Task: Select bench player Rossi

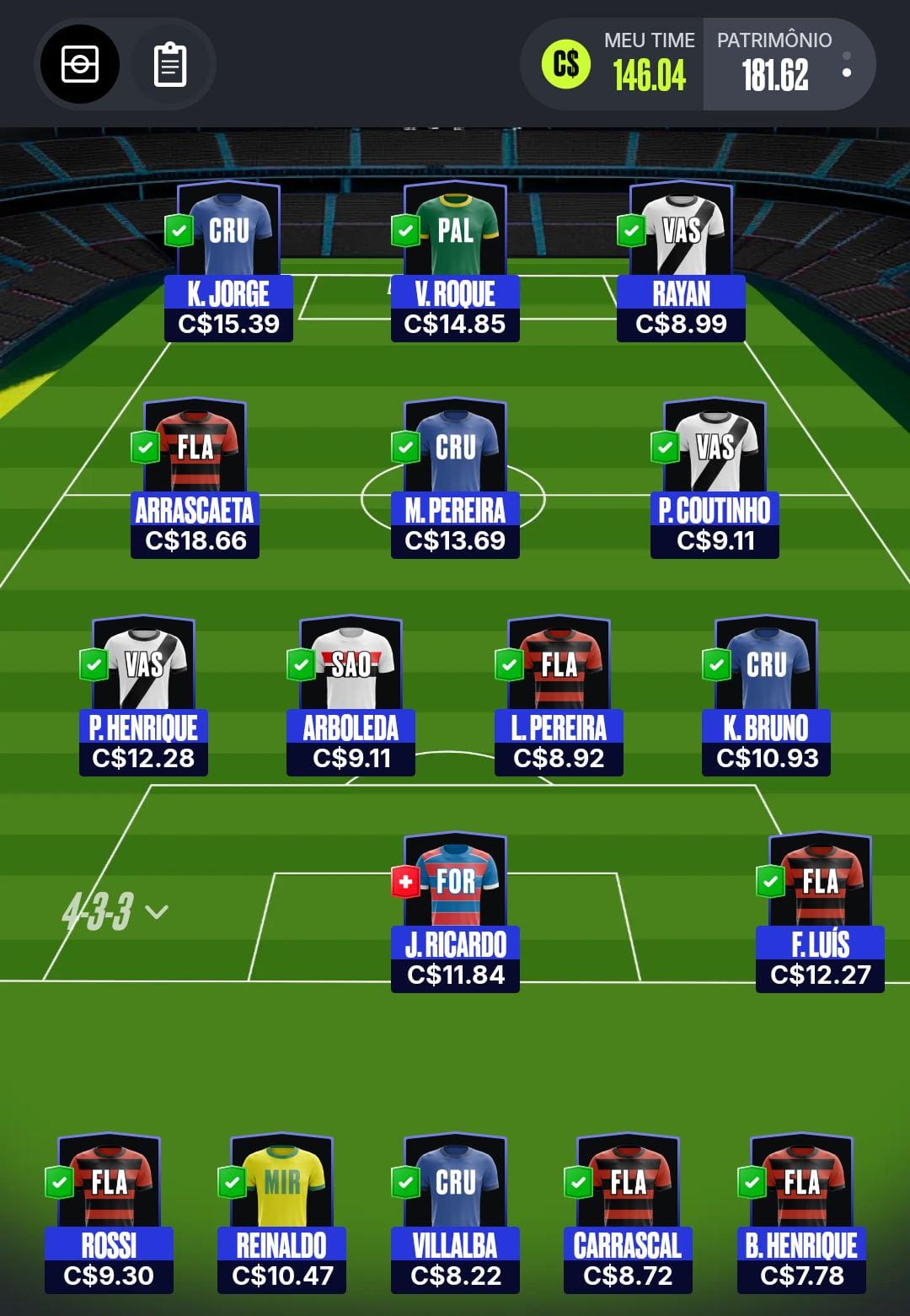Action: click(x=109, y=1214)
